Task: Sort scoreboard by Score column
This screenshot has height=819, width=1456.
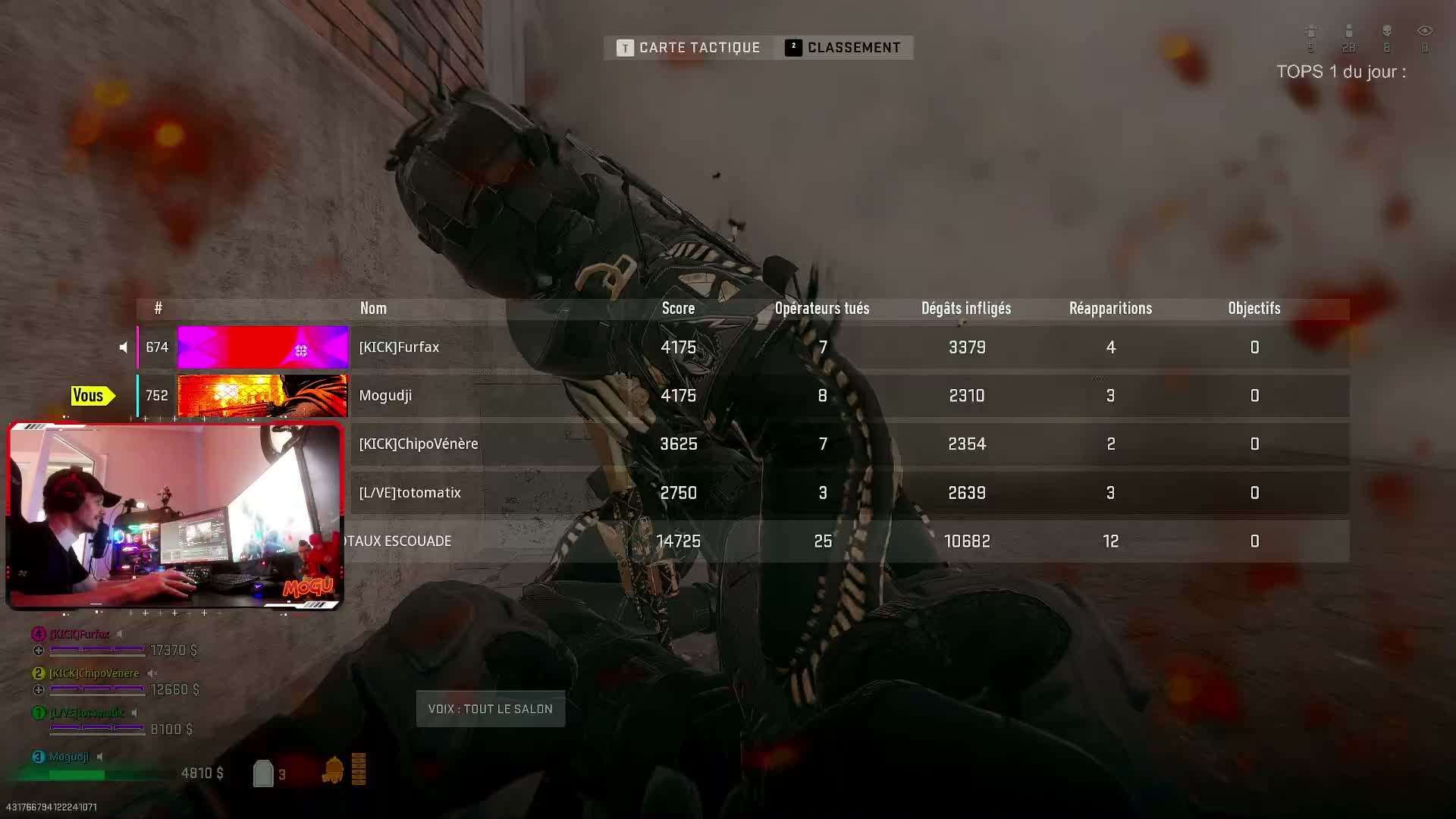Action: click(x=678, y=309)
